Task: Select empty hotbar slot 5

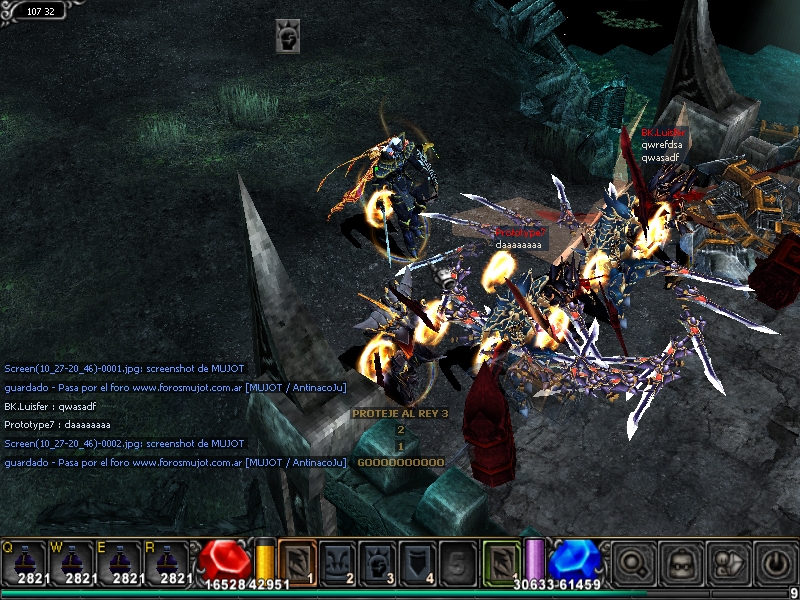Action: [458, 561]
